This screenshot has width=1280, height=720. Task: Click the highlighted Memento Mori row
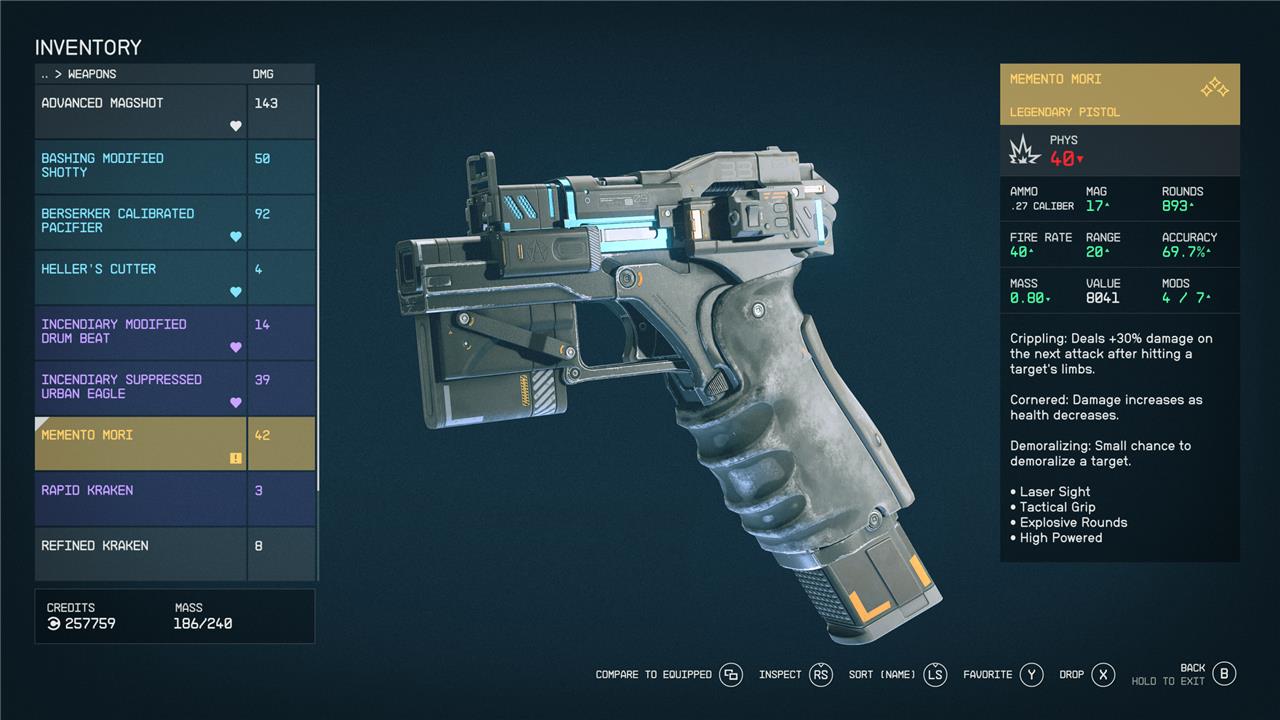pyautogui.click(x=140, y=443)
